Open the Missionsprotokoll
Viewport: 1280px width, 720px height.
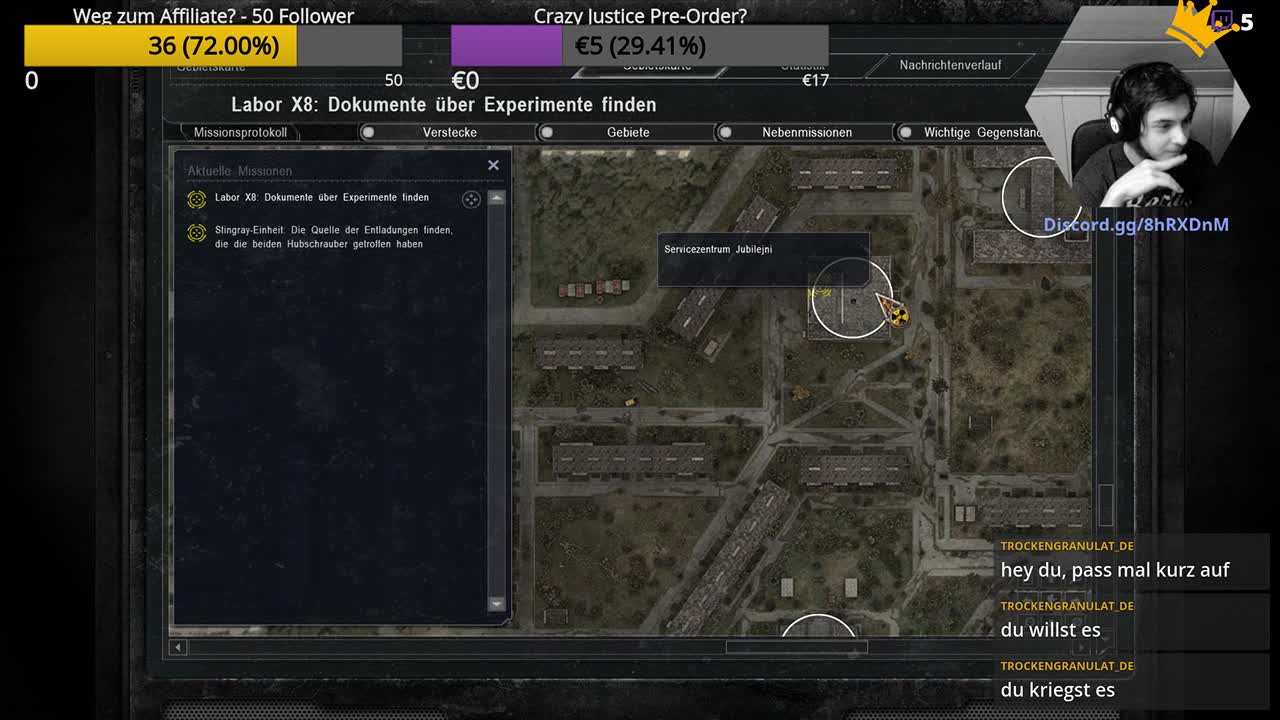click(240, 132)
